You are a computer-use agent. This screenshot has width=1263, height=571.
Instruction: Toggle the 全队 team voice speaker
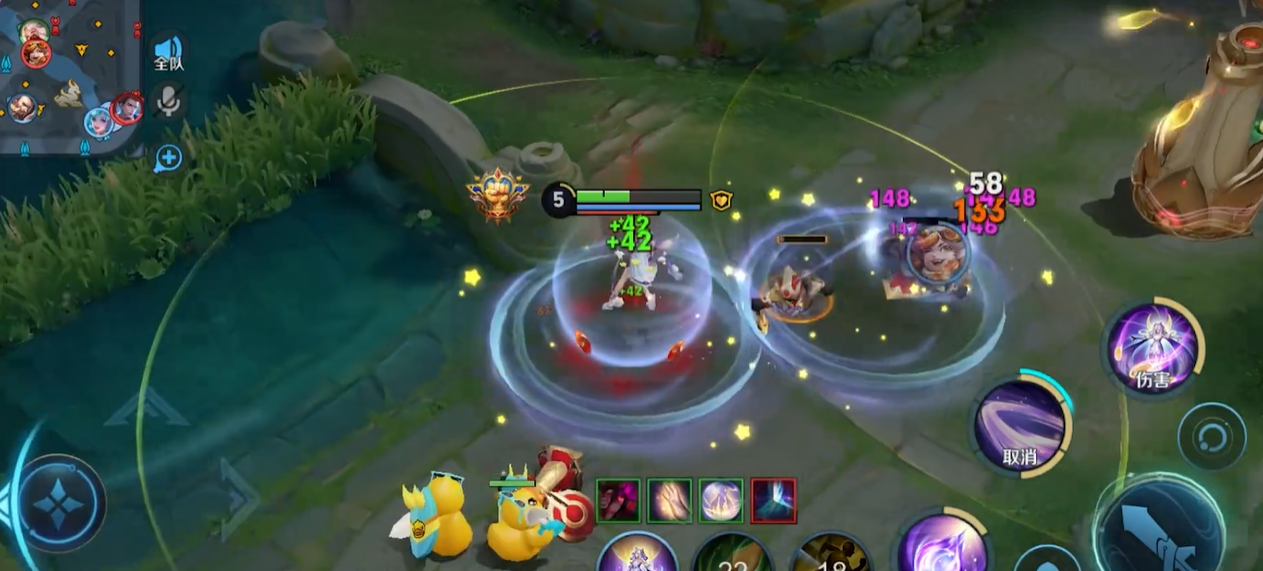(x=168, y=52)
